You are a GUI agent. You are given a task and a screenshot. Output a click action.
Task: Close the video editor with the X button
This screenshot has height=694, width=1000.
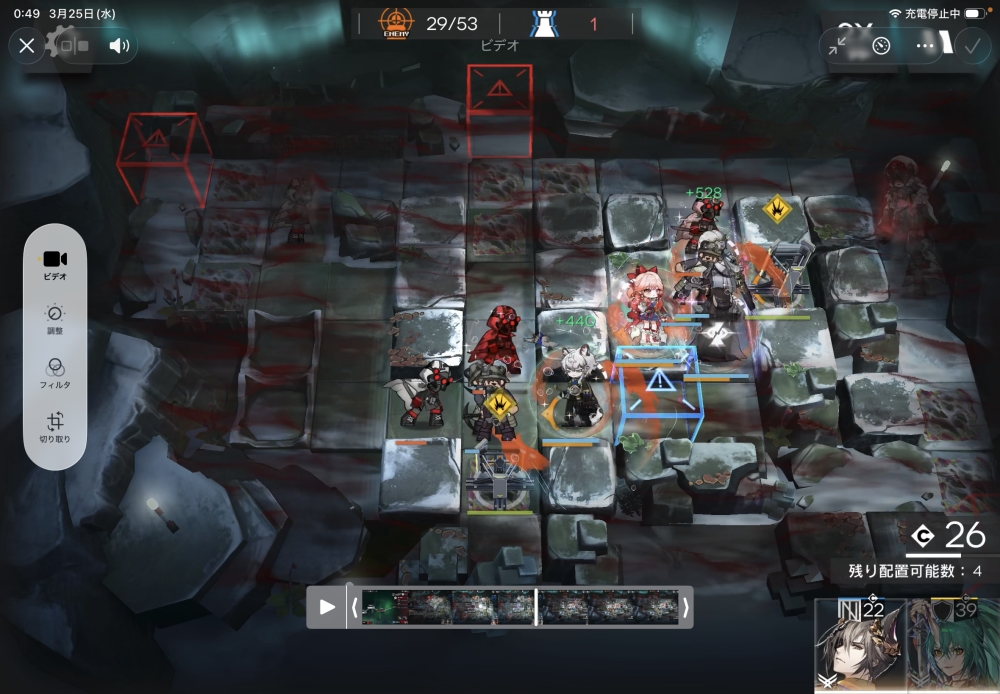click(x=27, y=45)
